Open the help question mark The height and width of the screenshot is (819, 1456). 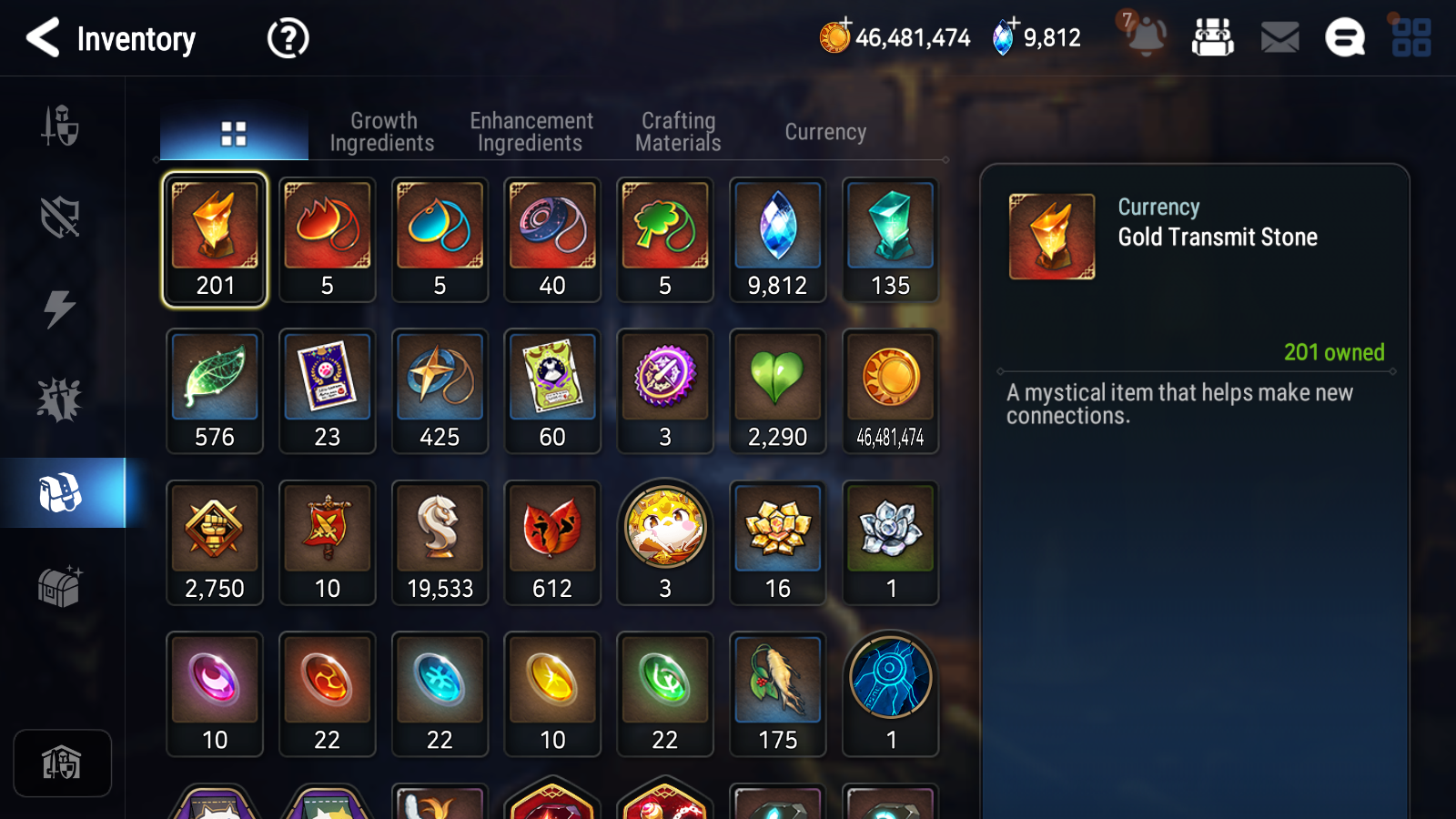[x=288, y=38]
